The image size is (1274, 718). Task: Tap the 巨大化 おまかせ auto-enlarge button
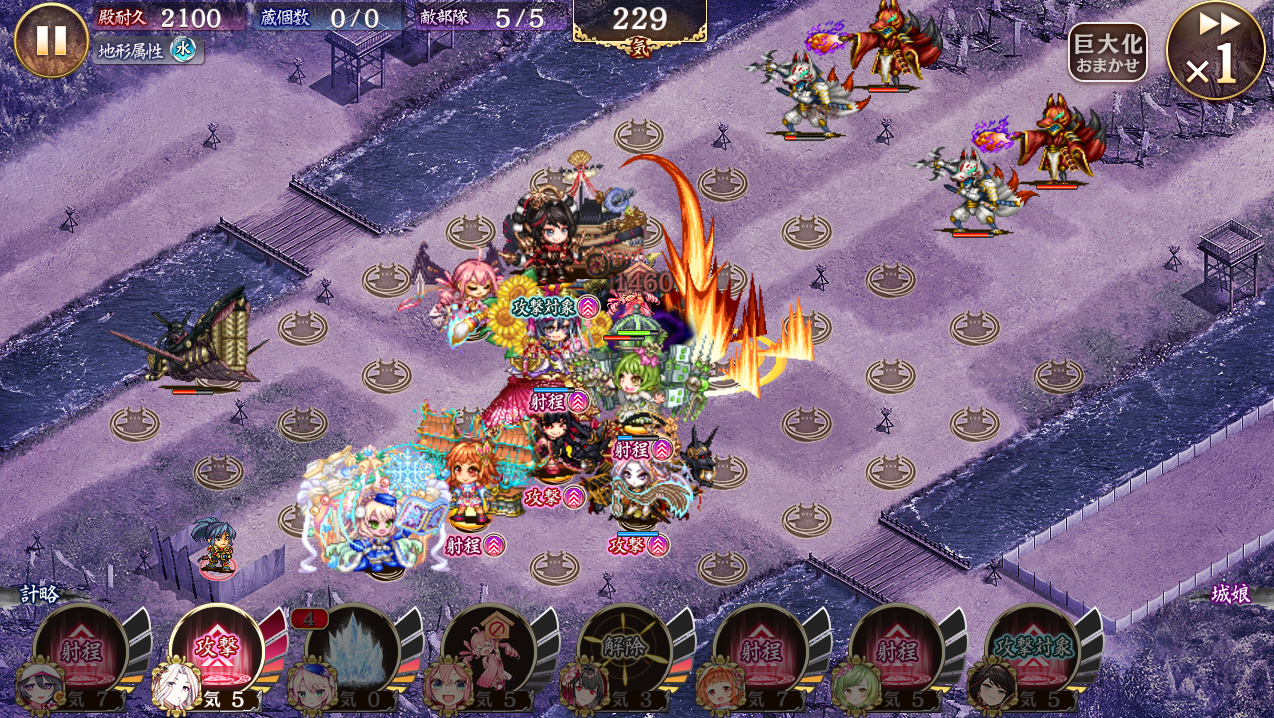(x=1107, y=52)
